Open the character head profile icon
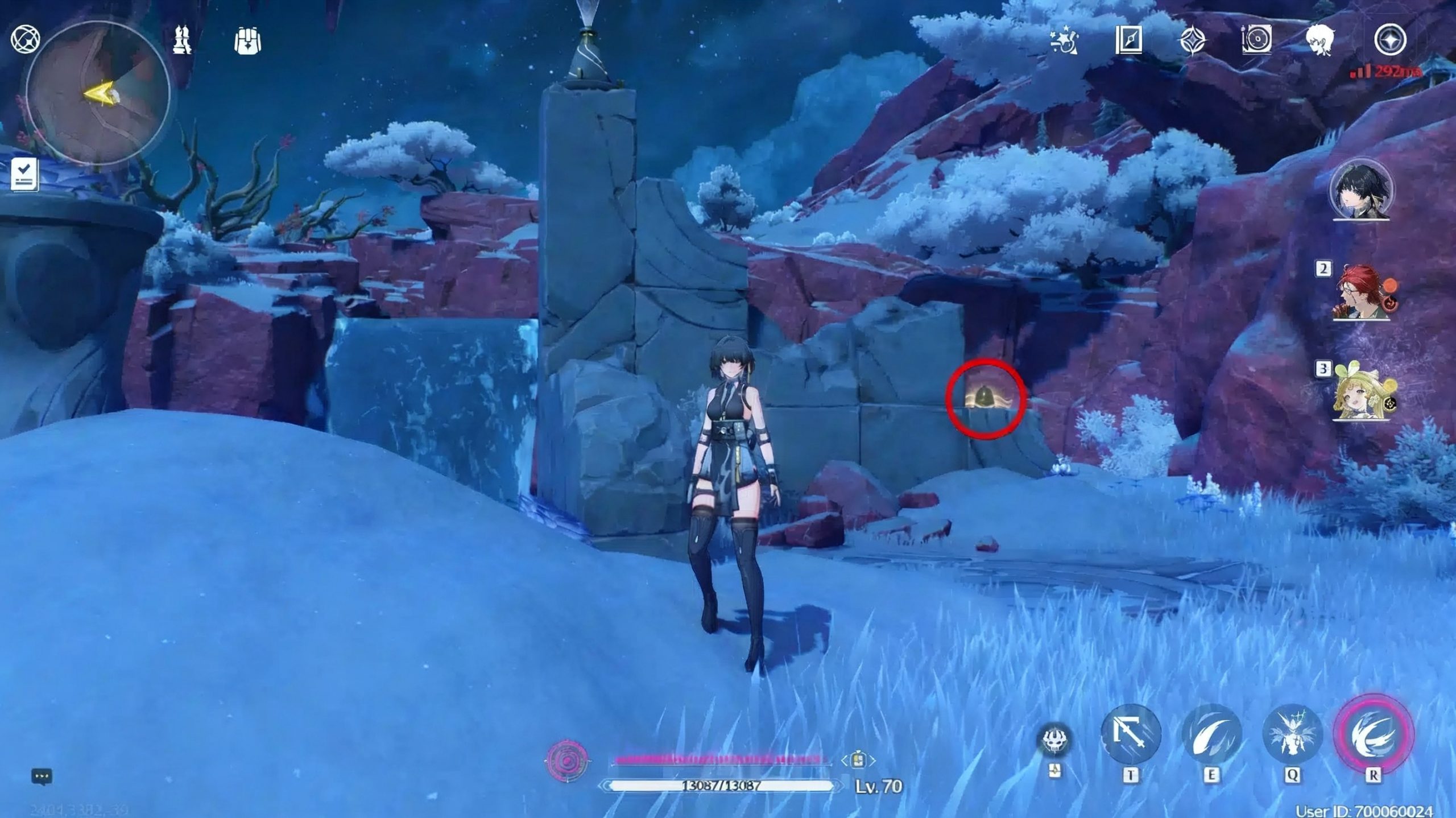1456x818 pixels. point(1322,40)
